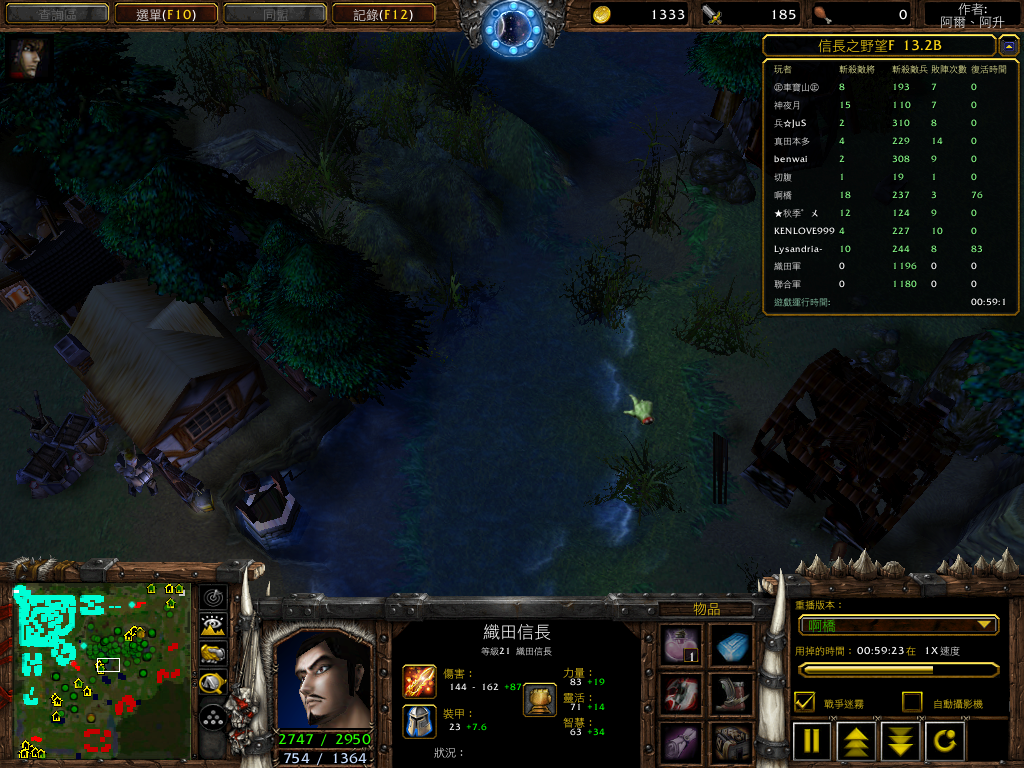The image size is (1024, 768).
Task: Activate the minimap signal ping button
Action: point(212,598)
